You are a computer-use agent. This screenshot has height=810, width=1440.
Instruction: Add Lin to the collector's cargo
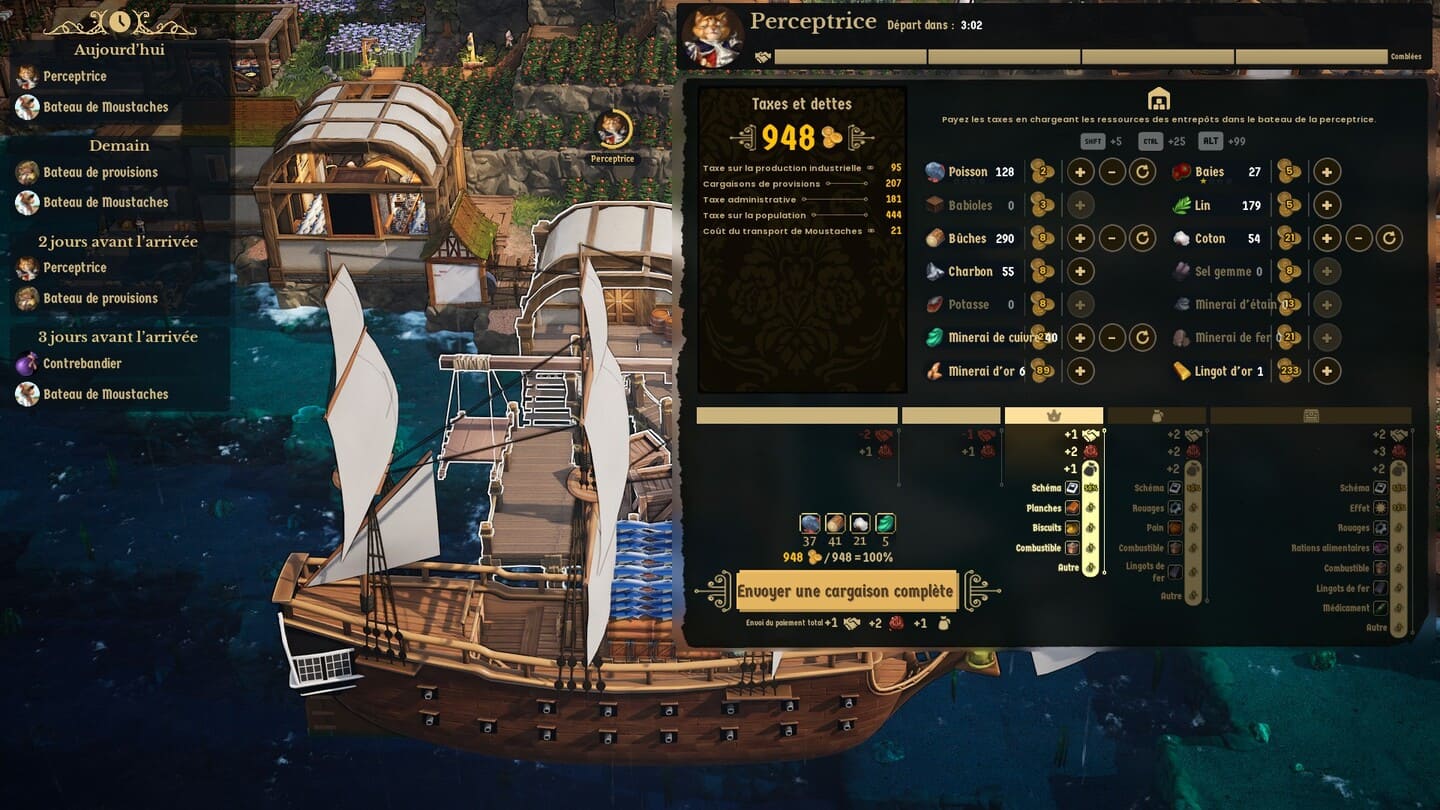pos(1326,206)
